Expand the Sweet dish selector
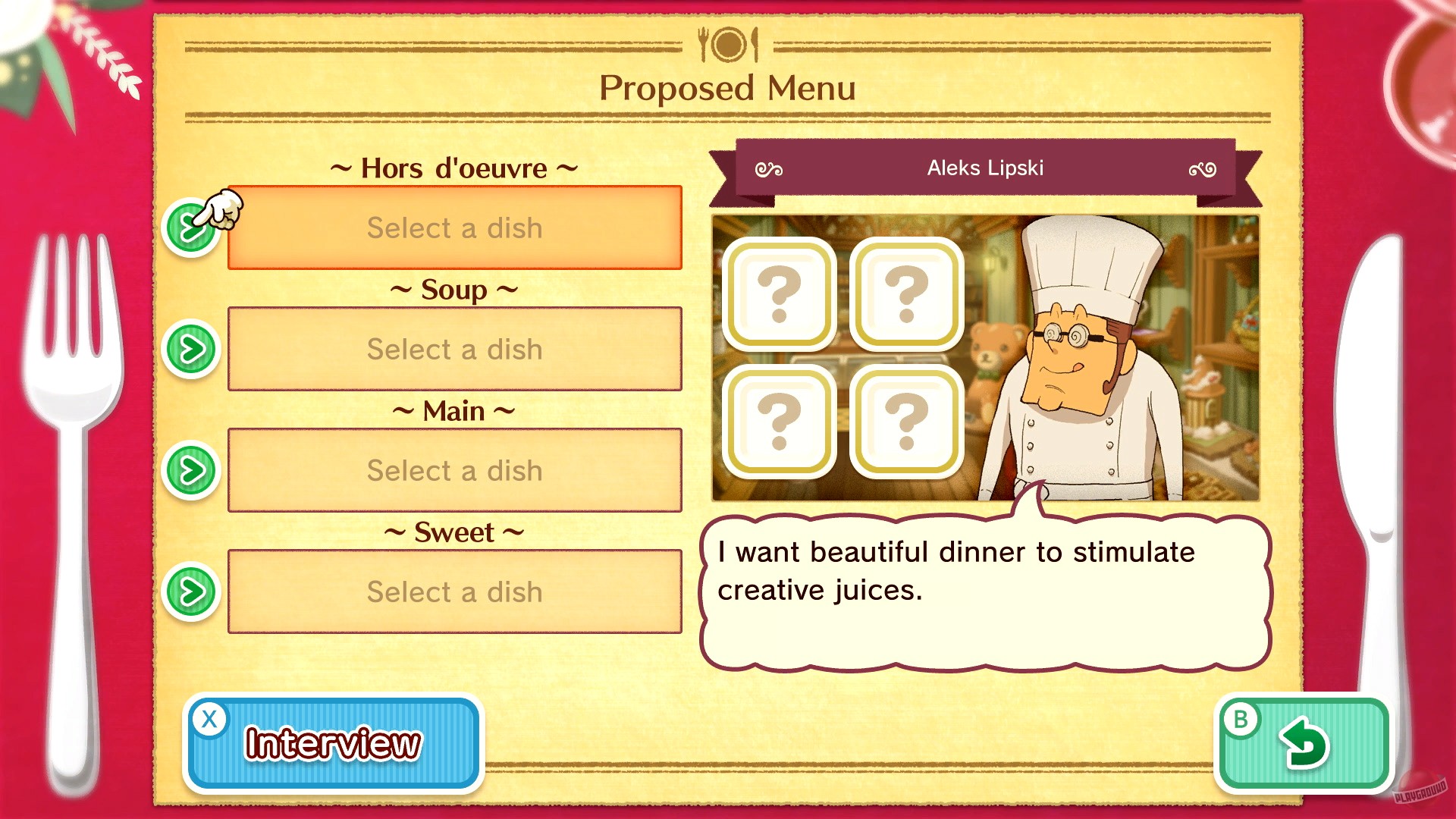This screenshot has height=819, width=1456. coord(192,592)
